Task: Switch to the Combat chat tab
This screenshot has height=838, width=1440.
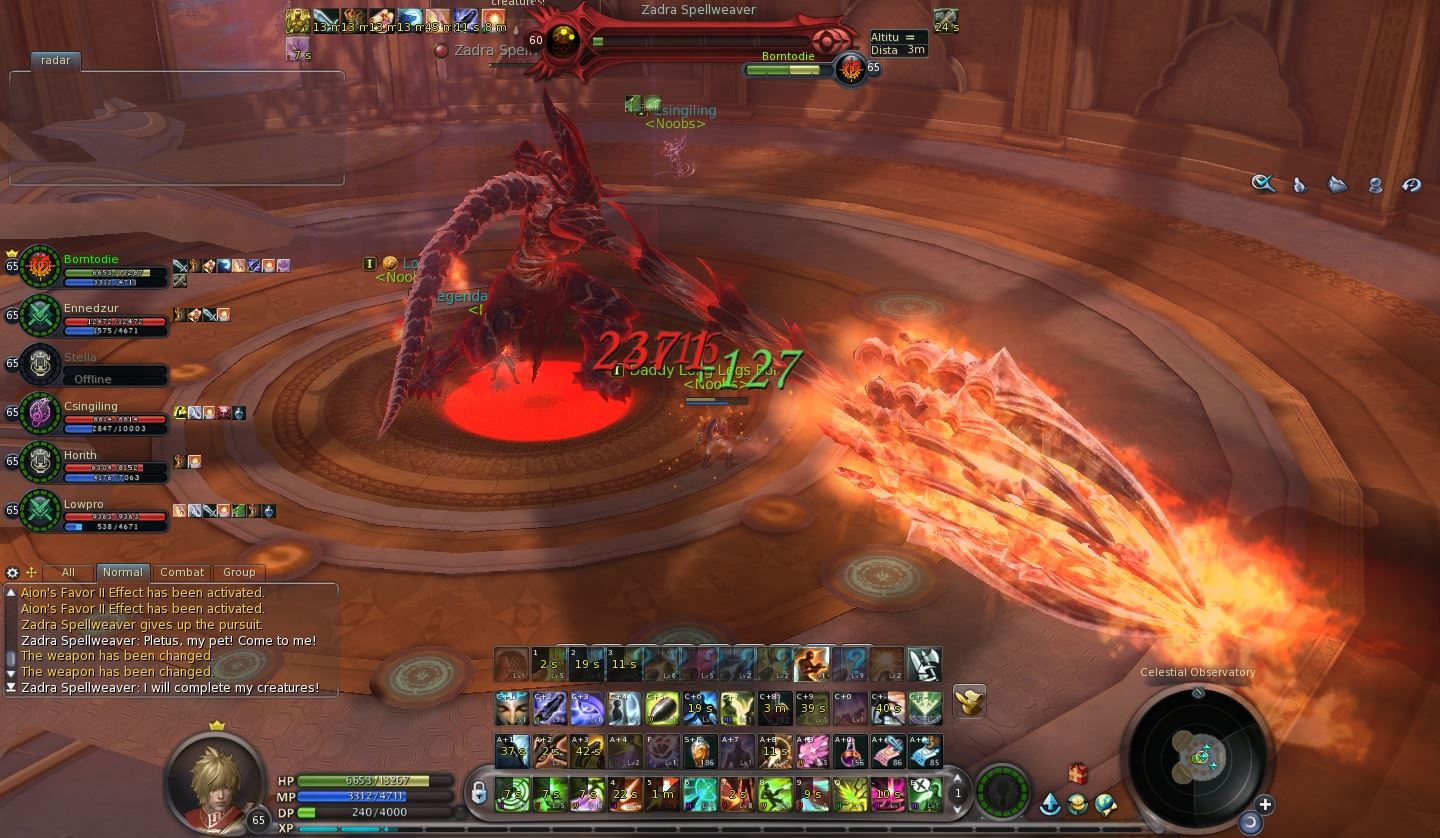Action: coord(182,572)
